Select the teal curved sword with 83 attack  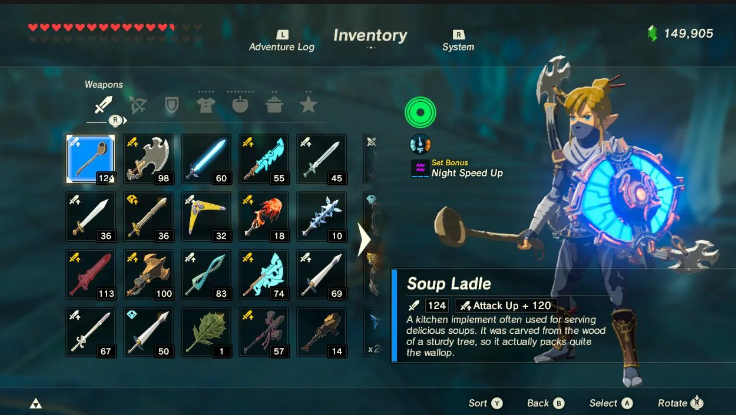206,274
